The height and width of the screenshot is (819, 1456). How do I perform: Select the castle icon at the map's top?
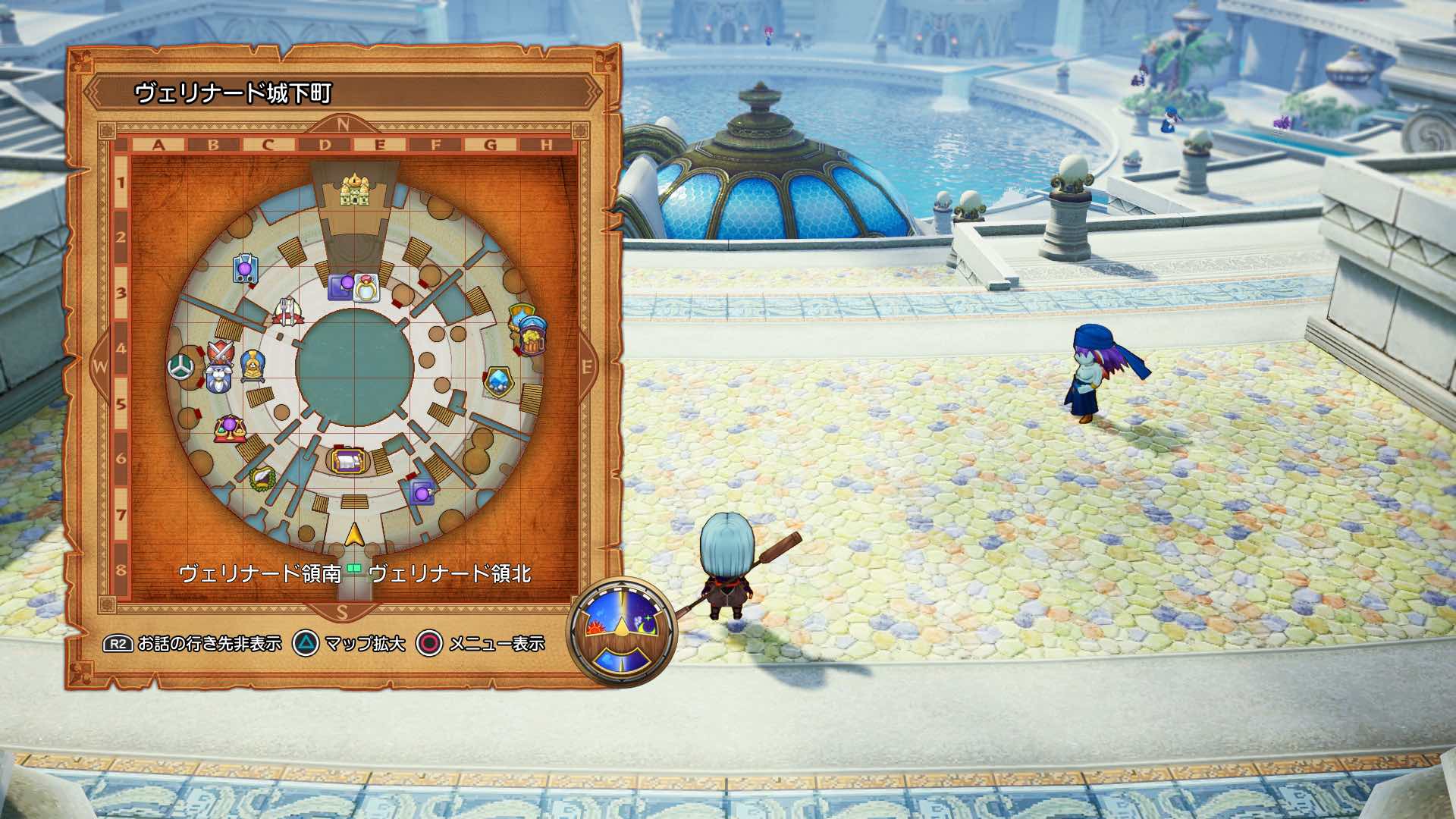pos(353,191)
